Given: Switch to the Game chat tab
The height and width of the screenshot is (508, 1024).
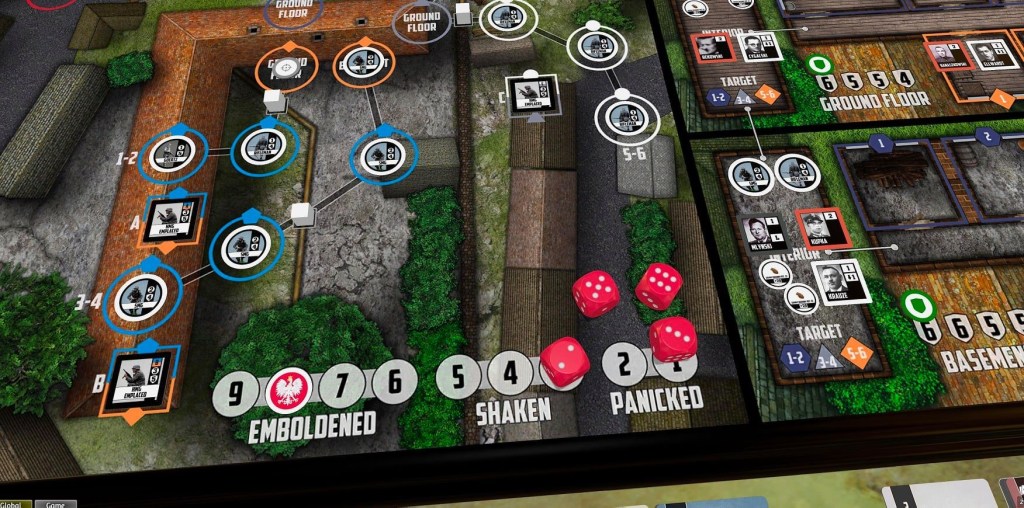Looking at the screenshot, I should pyautogui.click(x=55, y=503).
